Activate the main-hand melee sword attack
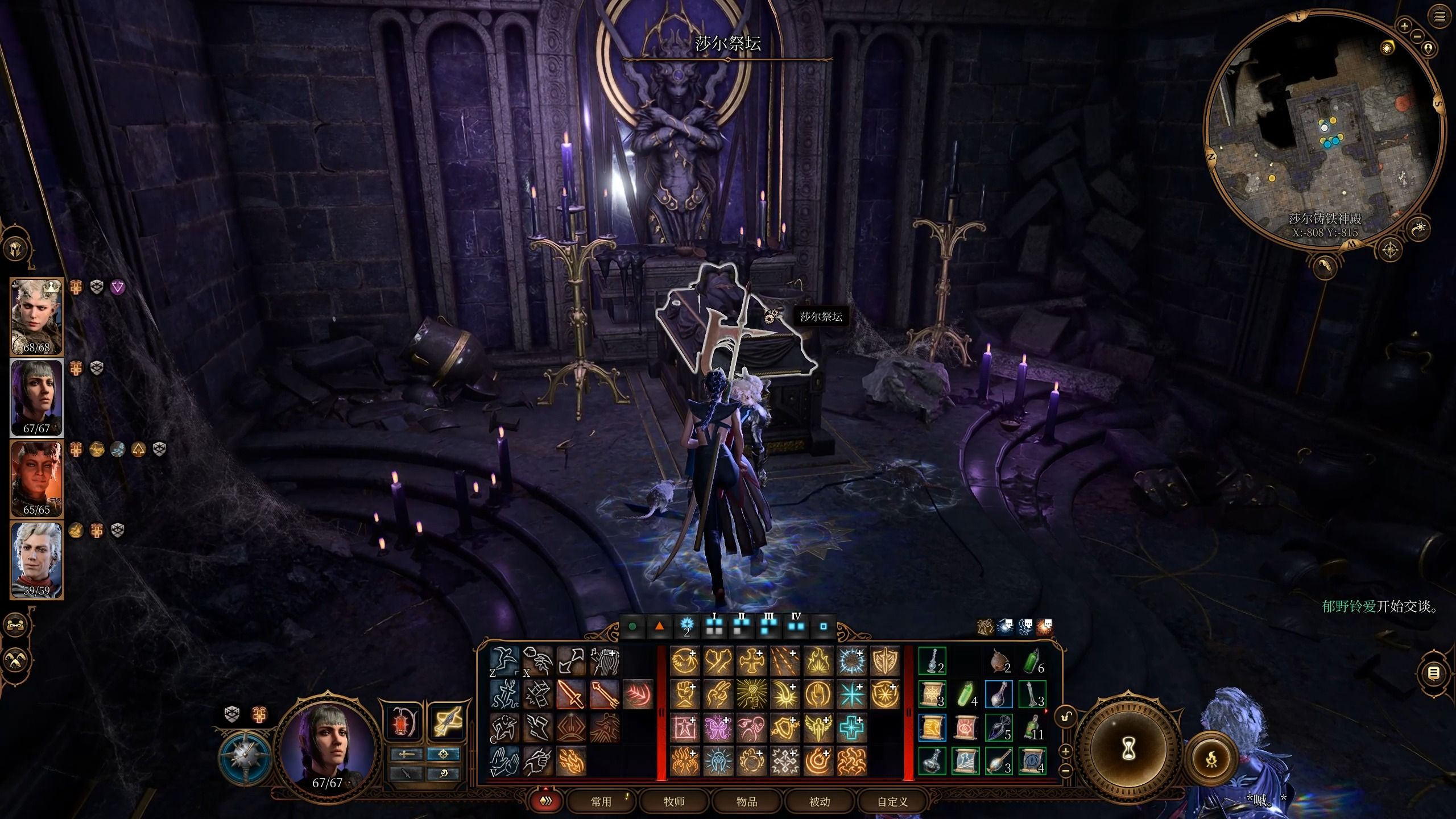The height and width of the screenshot is (819, 1456). pyautogui.click(x=570, y=694)
